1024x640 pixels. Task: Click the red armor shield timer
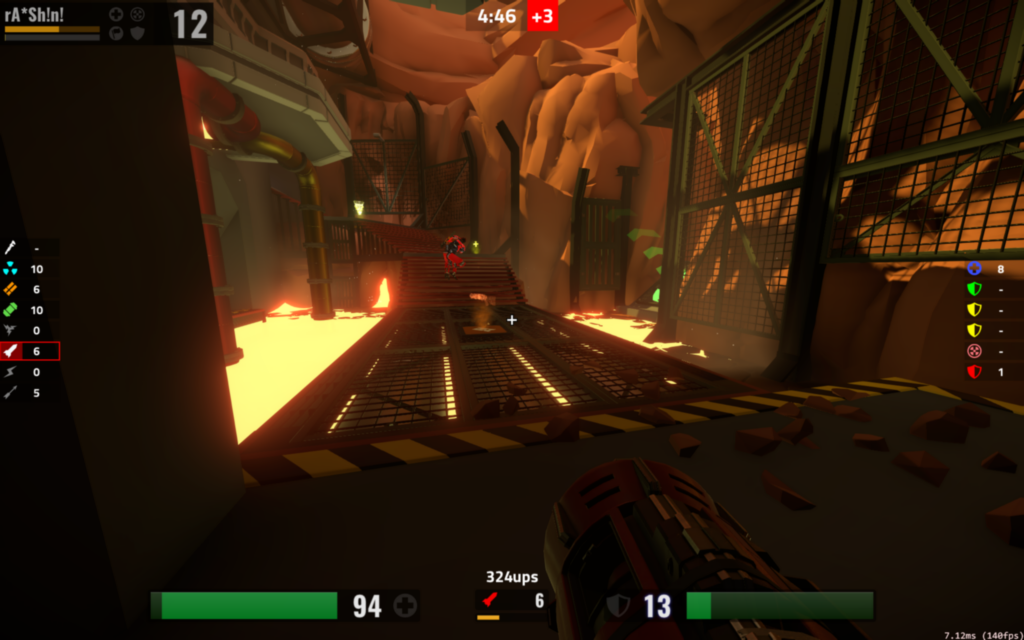click(x=974, y=372)
